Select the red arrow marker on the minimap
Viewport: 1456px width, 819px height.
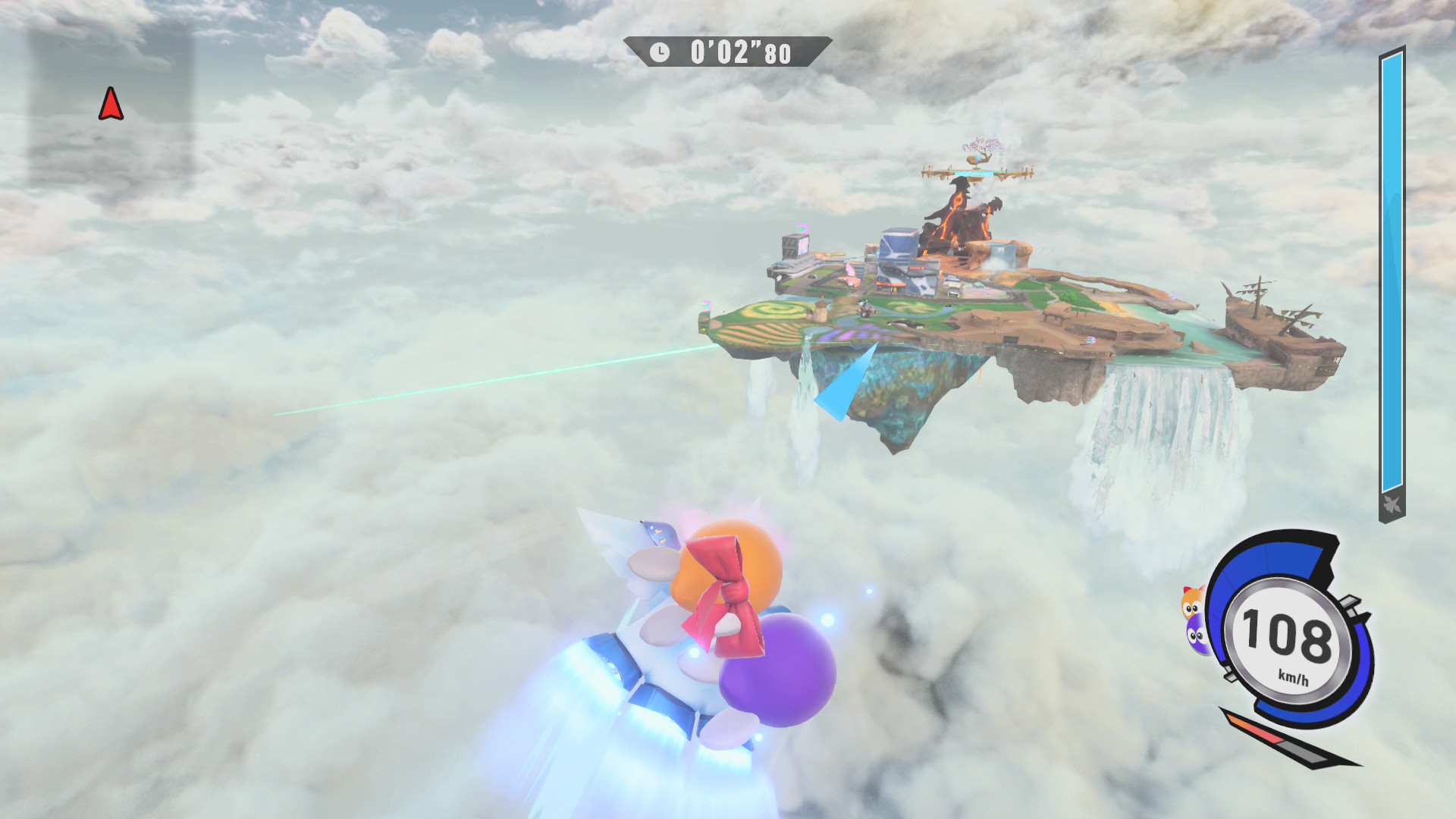tap(111, 104)
